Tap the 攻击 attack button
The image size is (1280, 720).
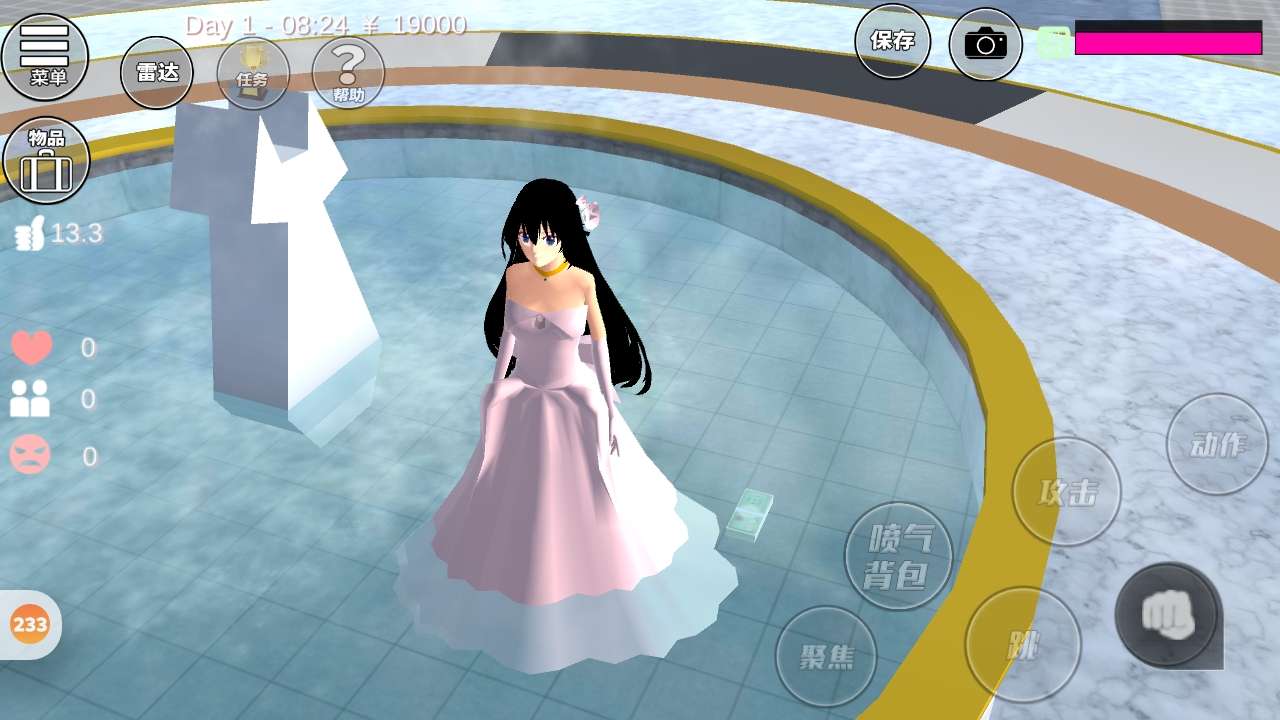click(1067, 491)
